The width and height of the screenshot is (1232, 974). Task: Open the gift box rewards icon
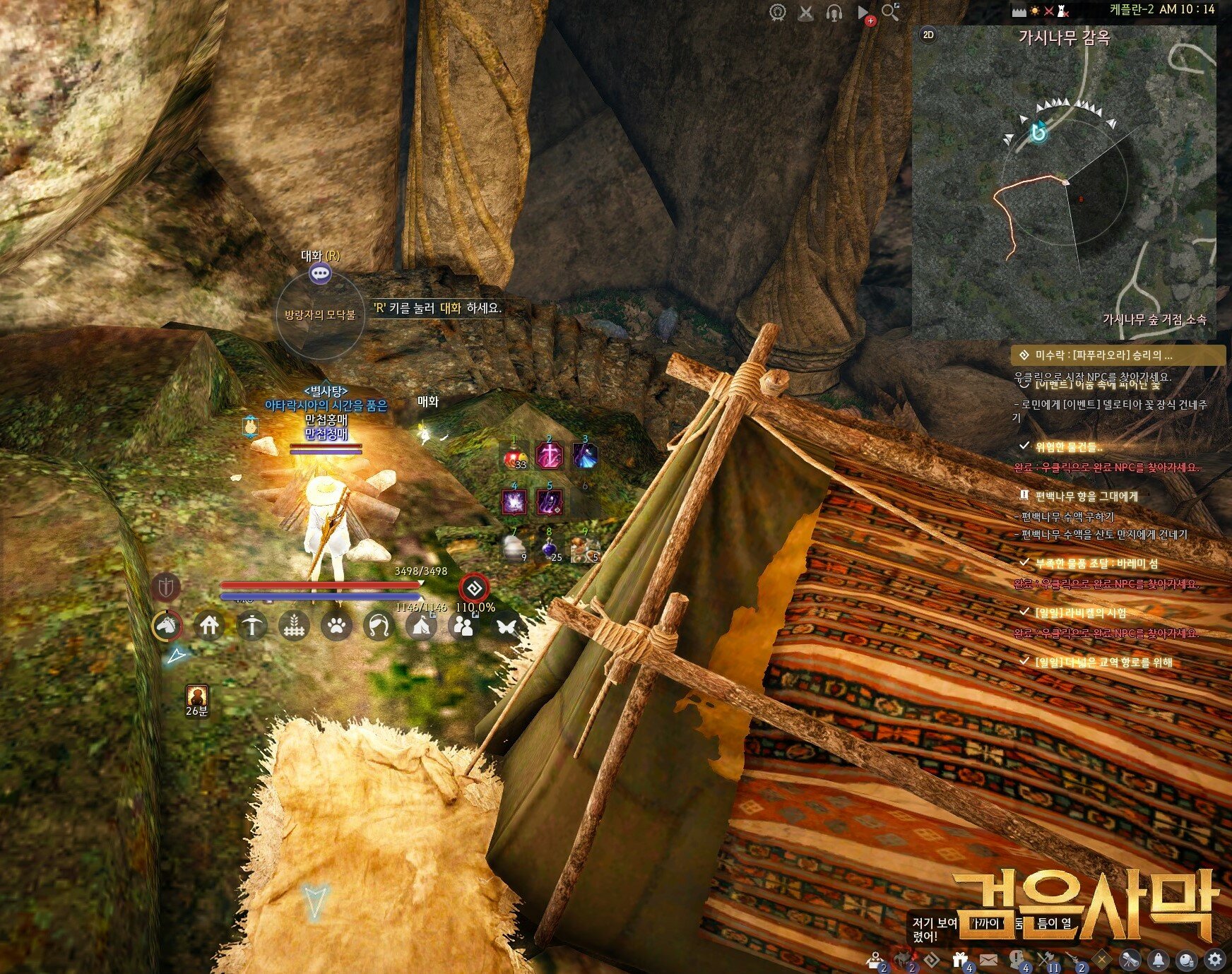click(x=960, y=959)
